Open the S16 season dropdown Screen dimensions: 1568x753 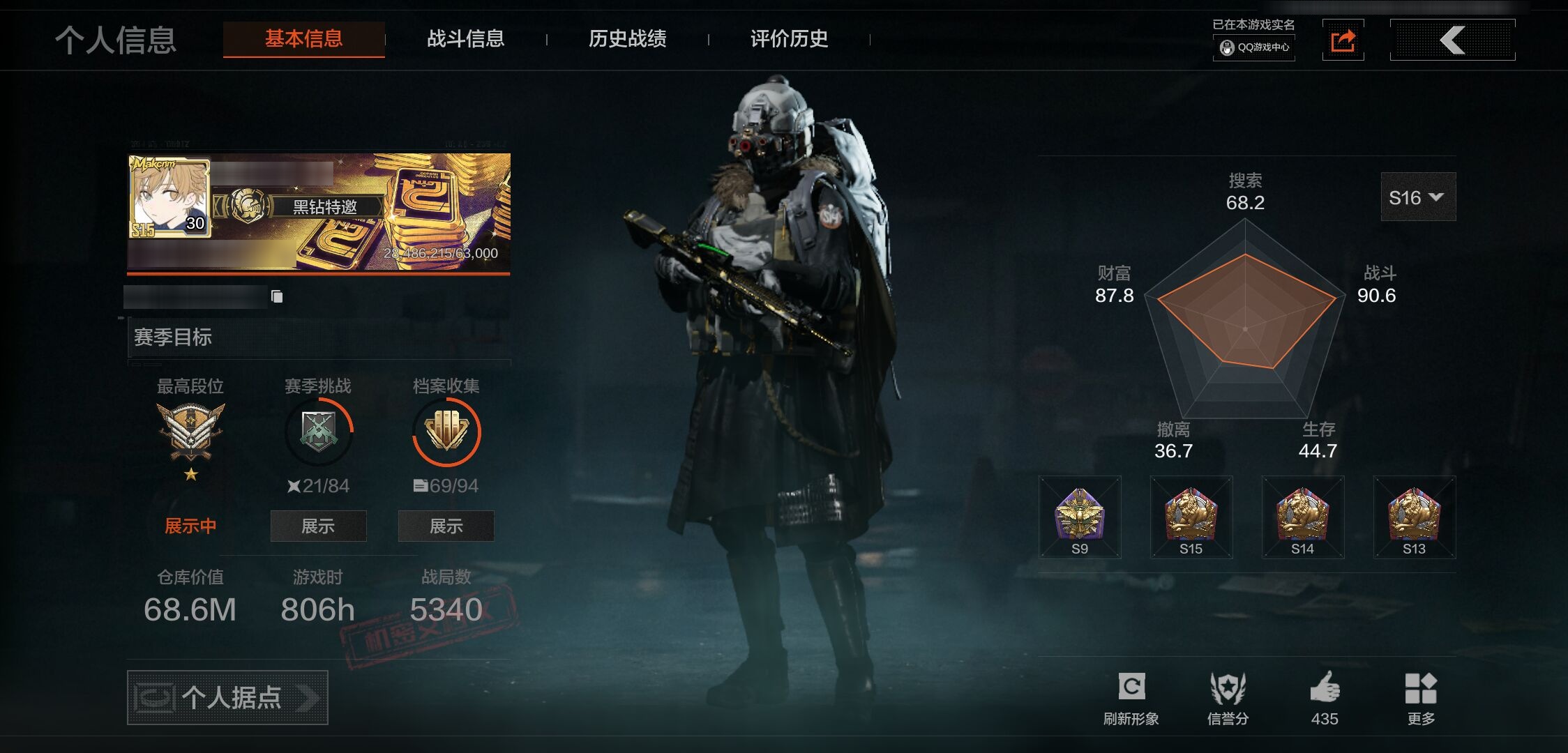[x=1417, y=197]
